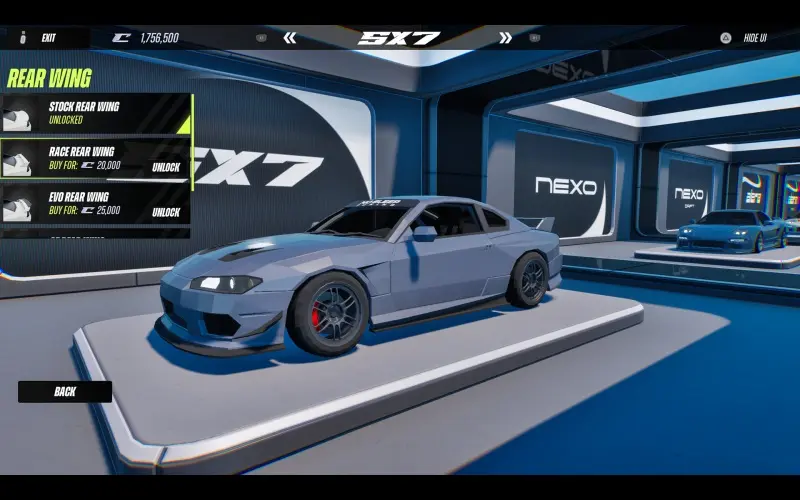Select the Stock Rear Wing

tap(96, 113)
